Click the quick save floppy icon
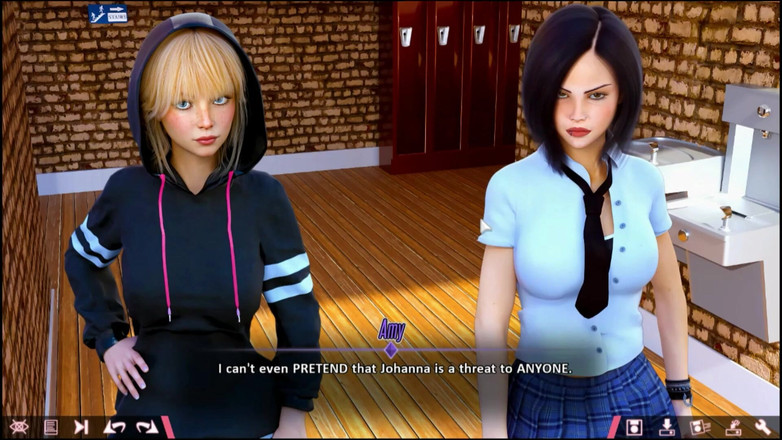Screen dimensions: 782x440 699,427
